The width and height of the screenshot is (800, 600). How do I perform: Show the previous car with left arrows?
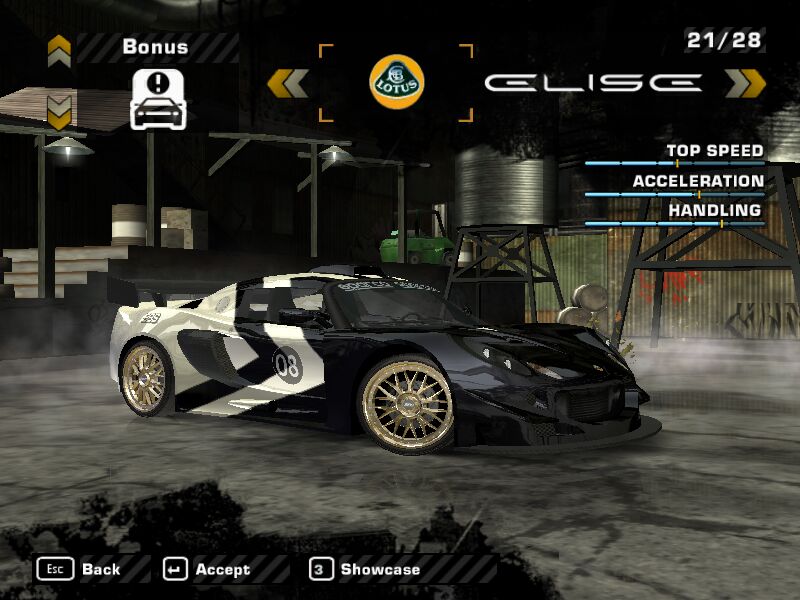click(x=288, y=83)
